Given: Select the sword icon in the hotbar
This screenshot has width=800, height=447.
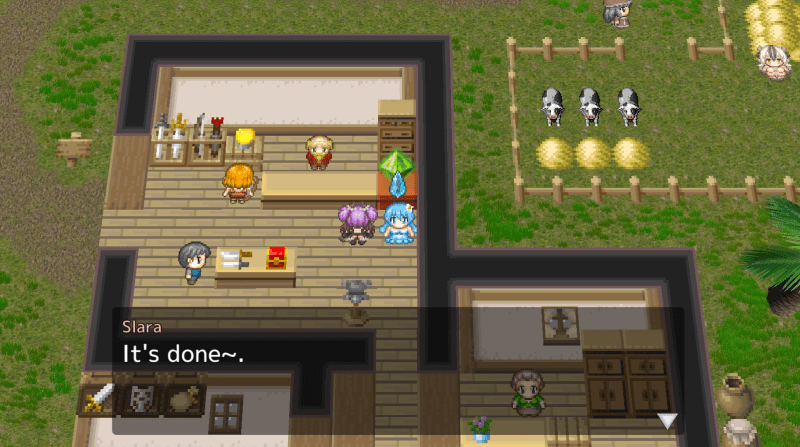Looking at the screenshot, I should tap(98, 400).
